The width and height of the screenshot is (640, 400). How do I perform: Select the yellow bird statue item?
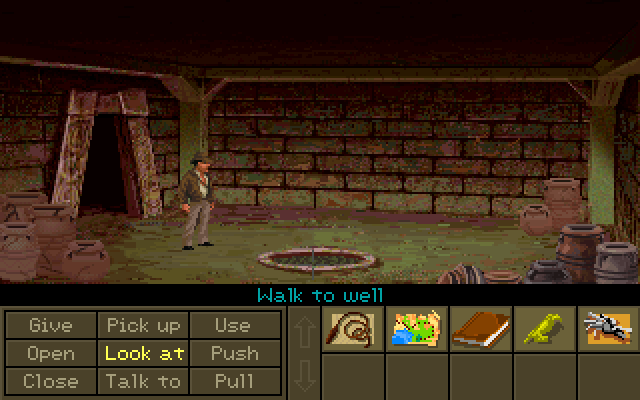(545, 329)
